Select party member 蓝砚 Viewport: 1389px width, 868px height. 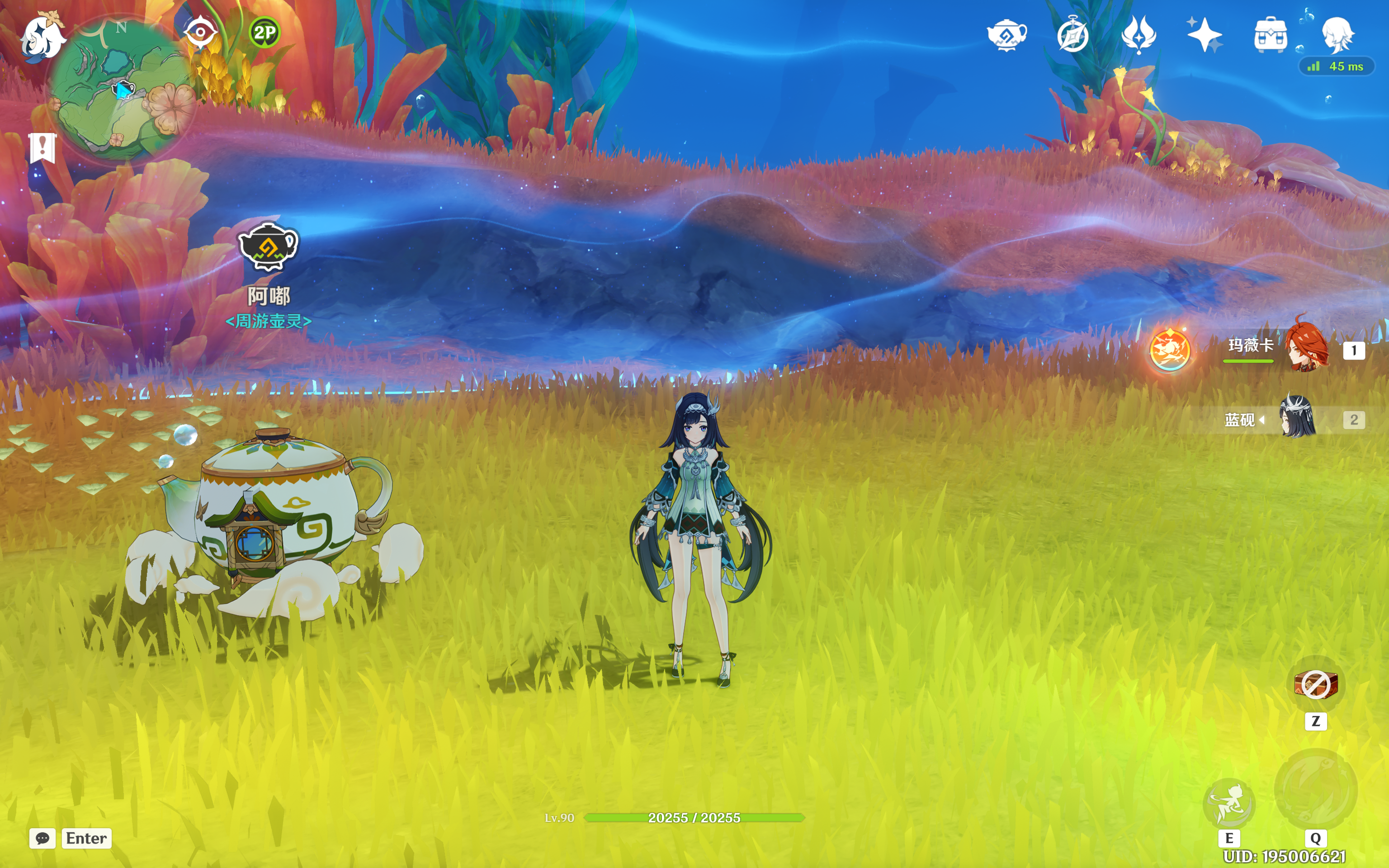(1298, 417)
